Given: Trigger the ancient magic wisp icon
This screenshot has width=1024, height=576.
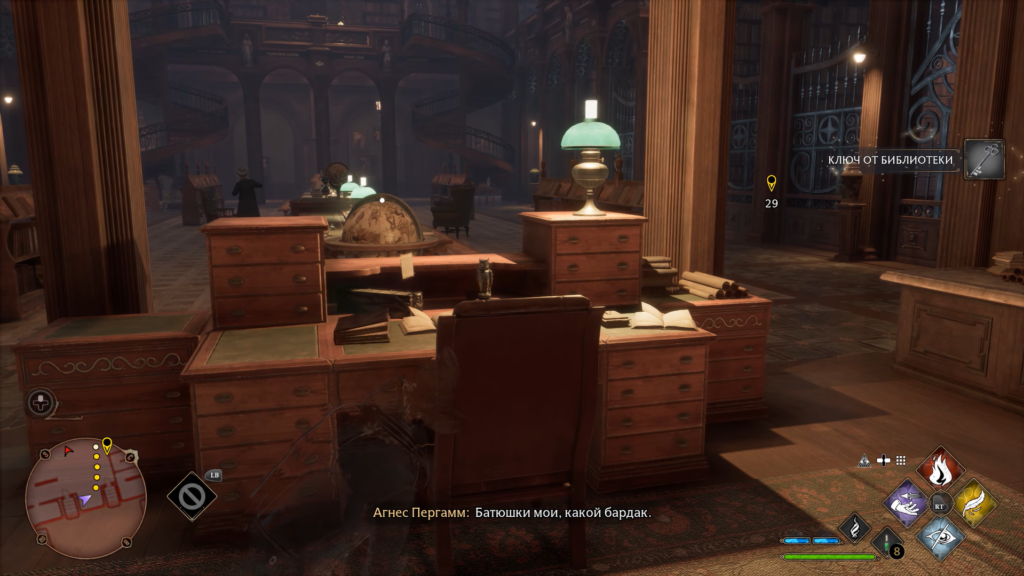Looking at the screenshot, I should coord(855,526).
